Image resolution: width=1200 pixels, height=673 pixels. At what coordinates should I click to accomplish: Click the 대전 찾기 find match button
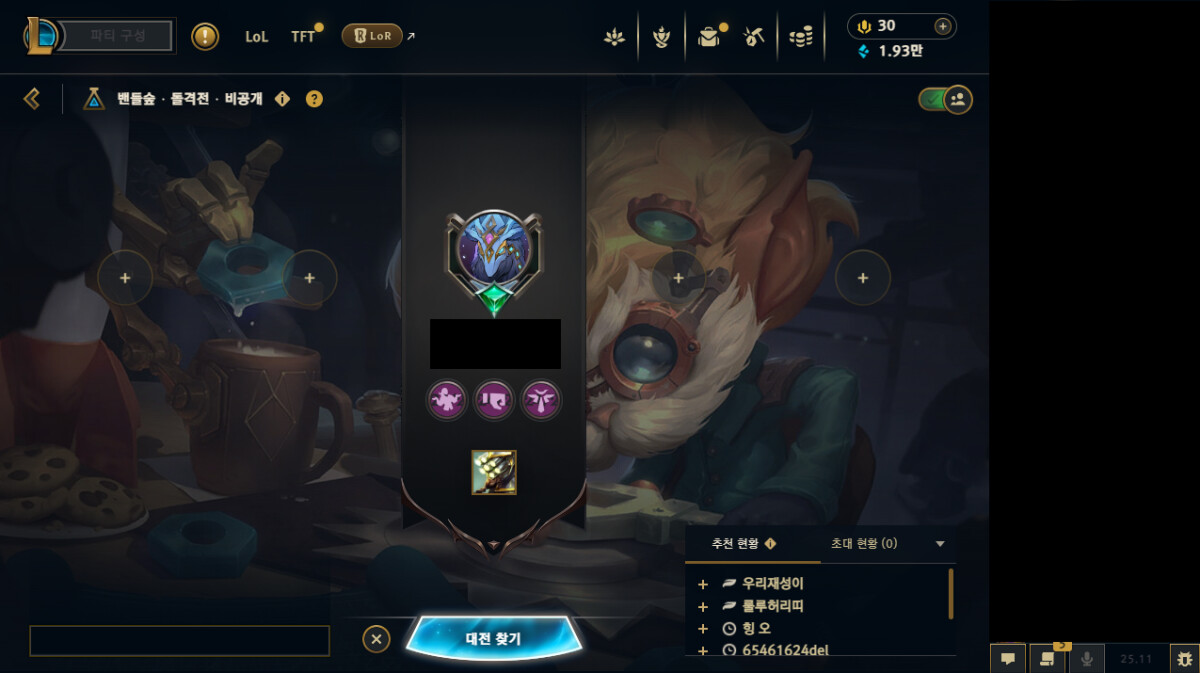coord(493,638)
